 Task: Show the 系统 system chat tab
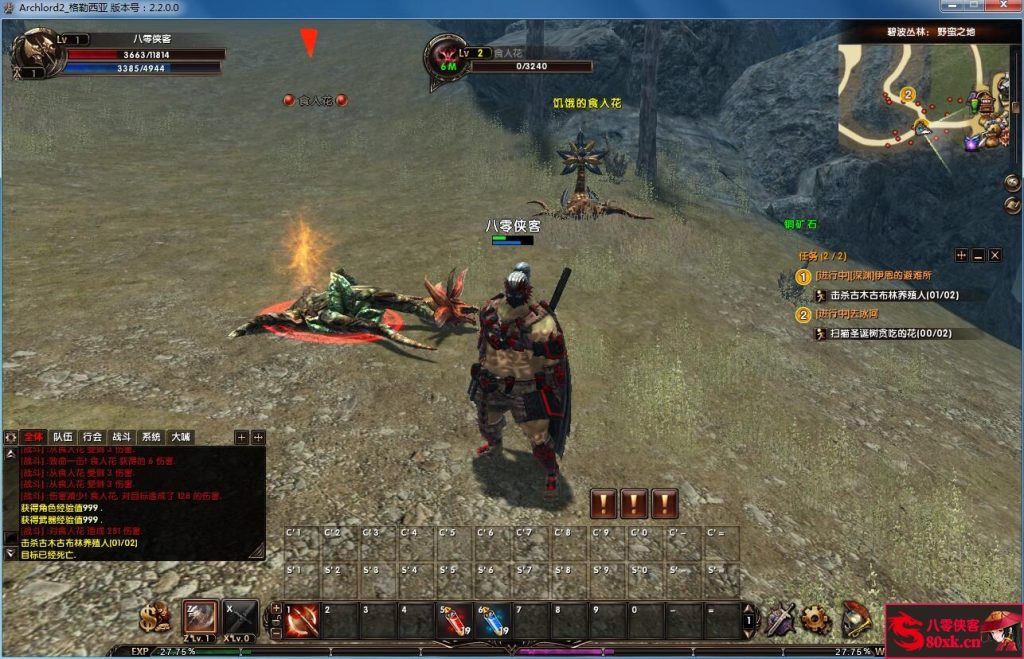(151, 437)
